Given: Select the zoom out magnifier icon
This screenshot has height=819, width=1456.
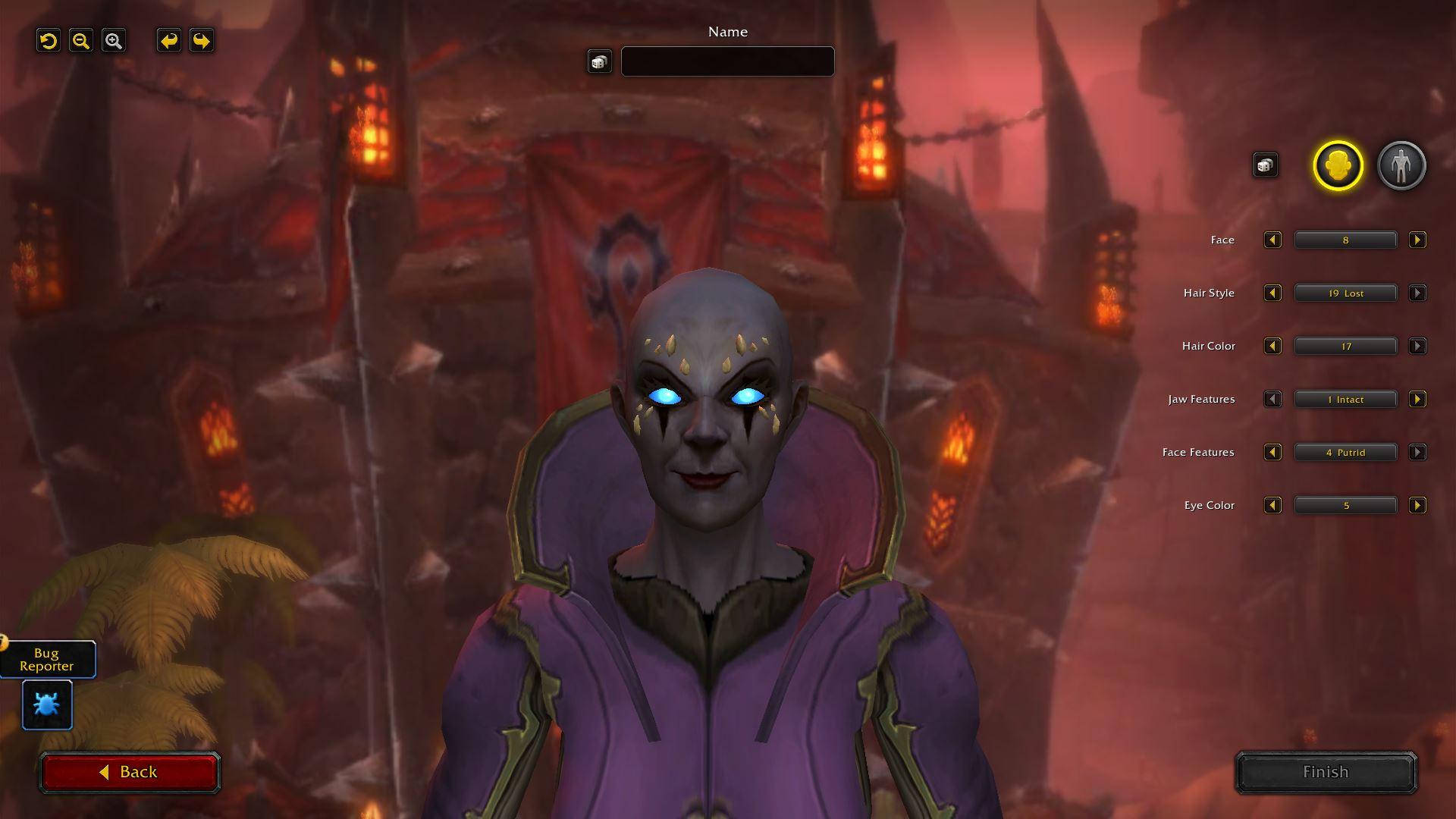Looking at the screenshot, I should point(81,41).
